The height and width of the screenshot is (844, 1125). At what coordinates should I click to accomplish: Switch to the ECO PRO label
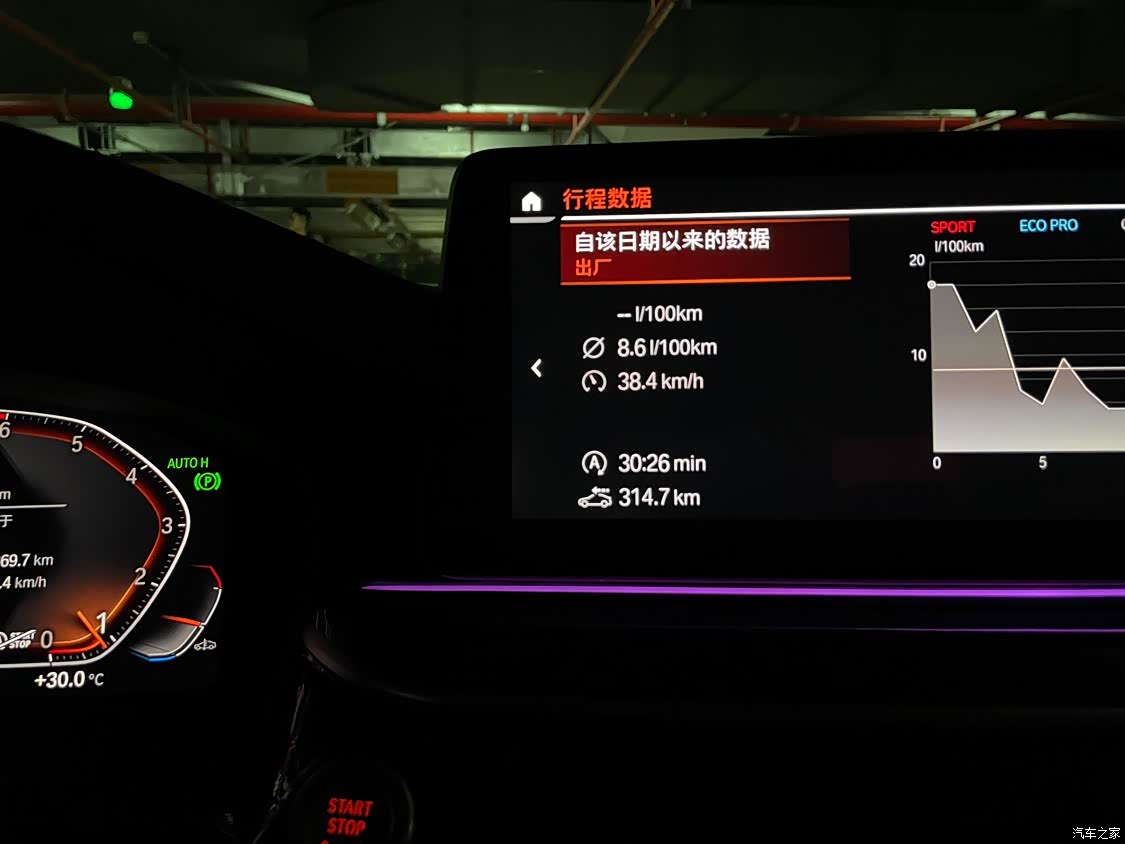click(x=1048, y=226)
